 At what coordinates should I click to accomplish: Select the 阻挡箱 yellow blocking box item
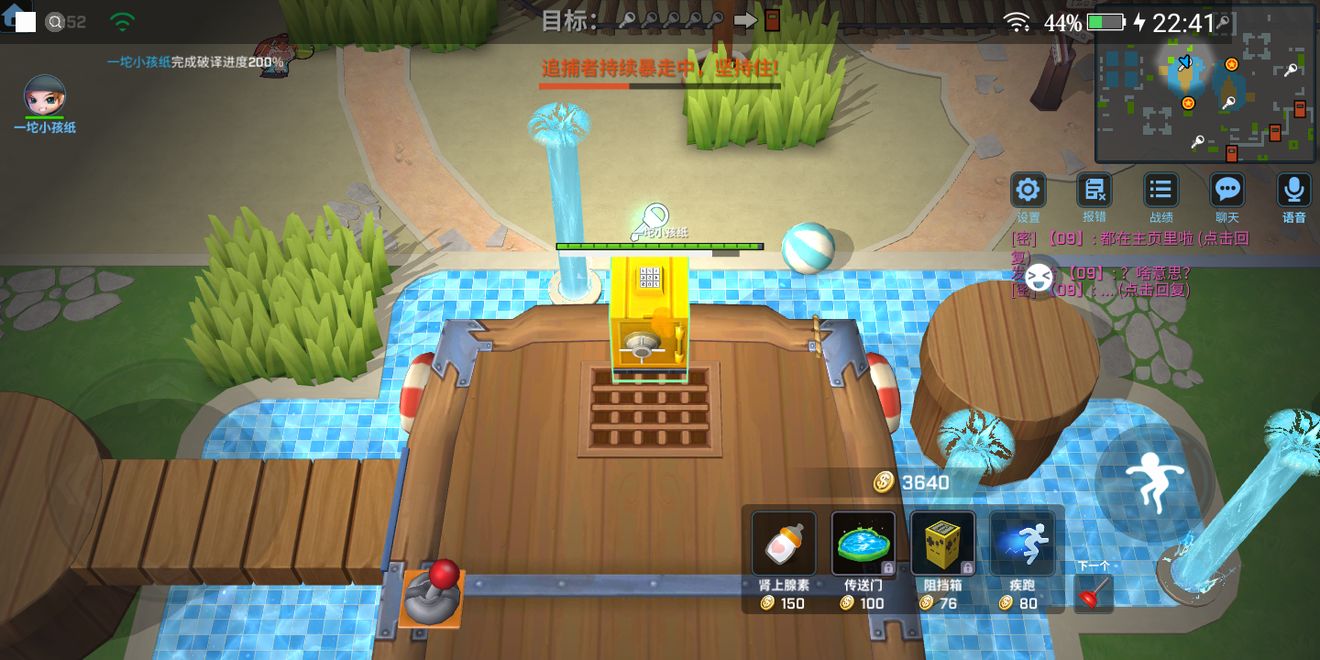(x=942, y=545)
